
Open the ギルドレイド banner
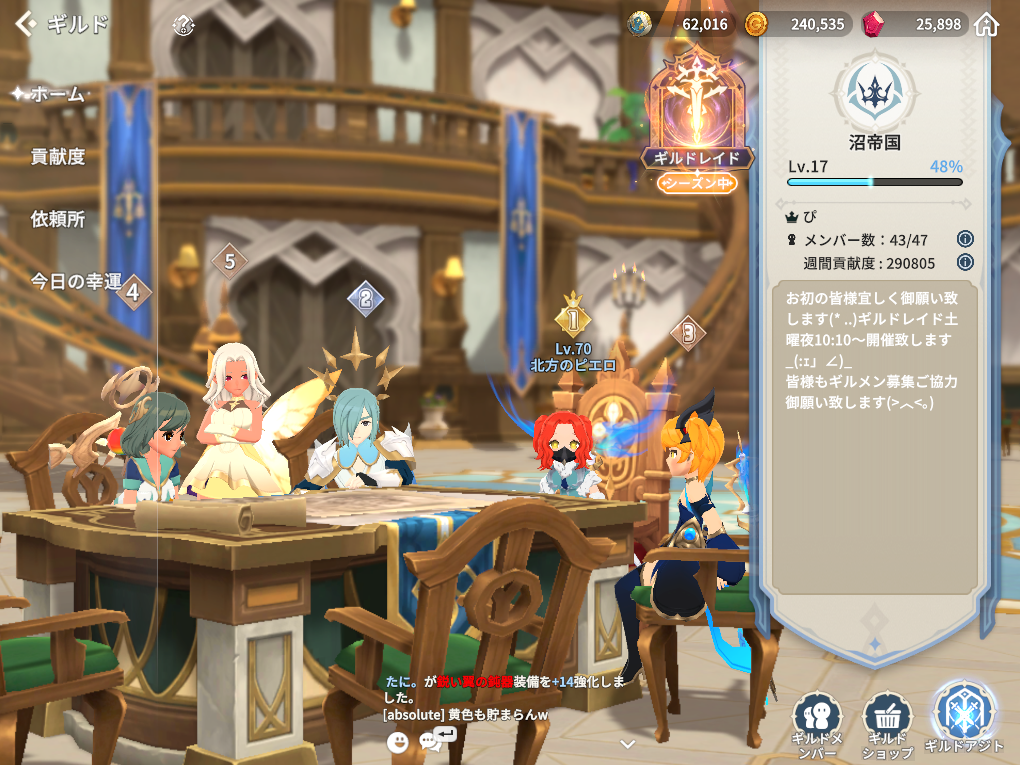point(697,125)
